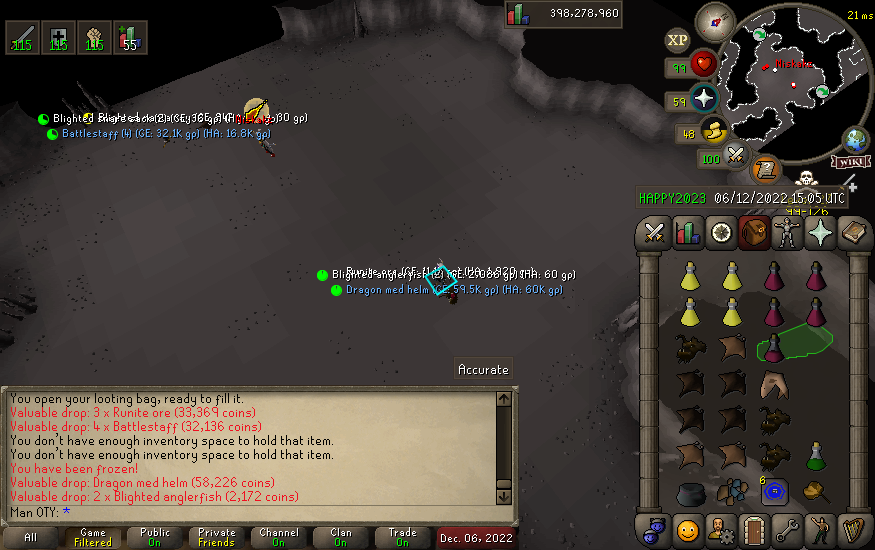Open the Clan chat filter tab

[x=340, y=538]
